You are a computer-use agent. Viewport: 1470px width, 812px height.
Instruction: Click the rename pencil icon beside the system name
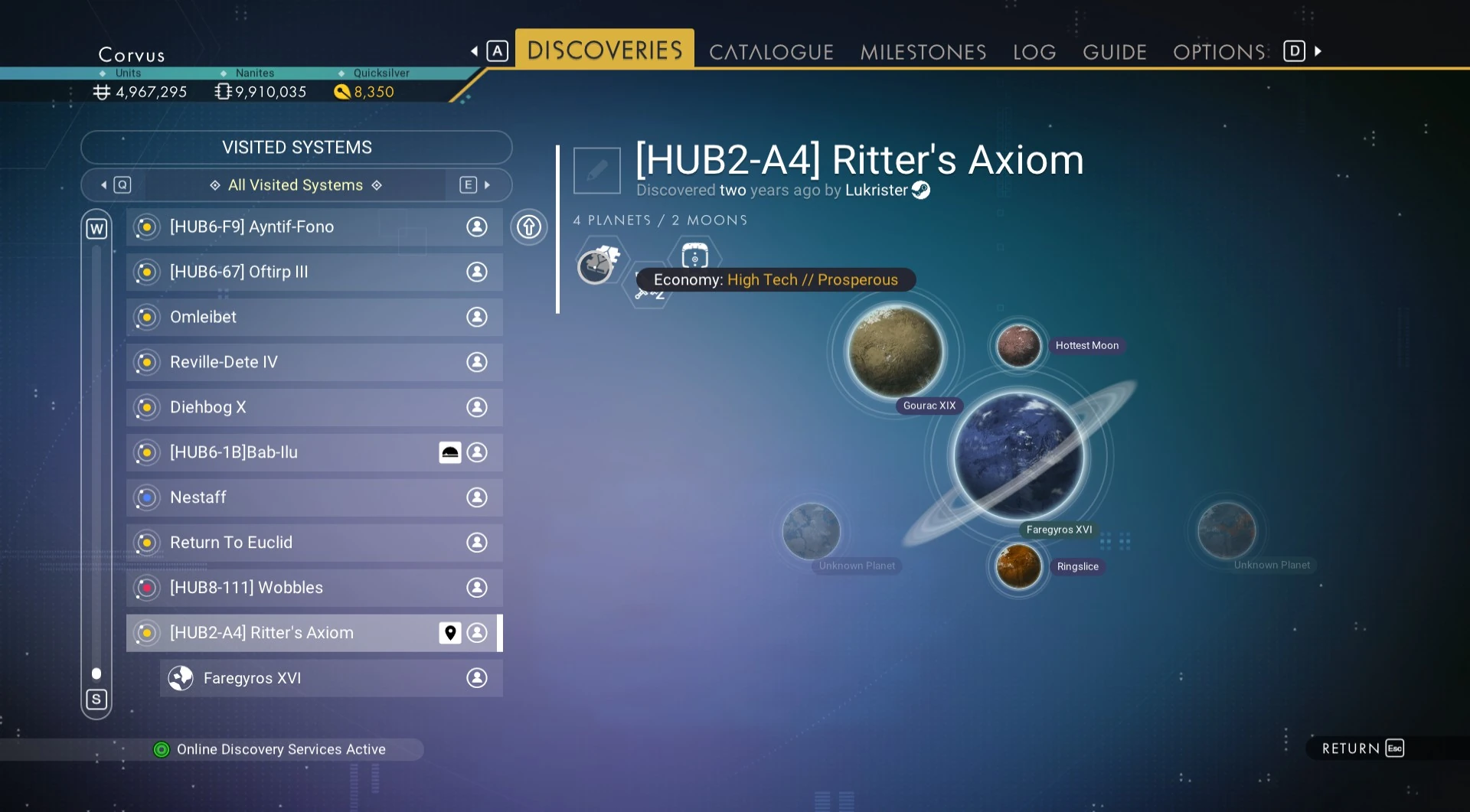(596, 171)
